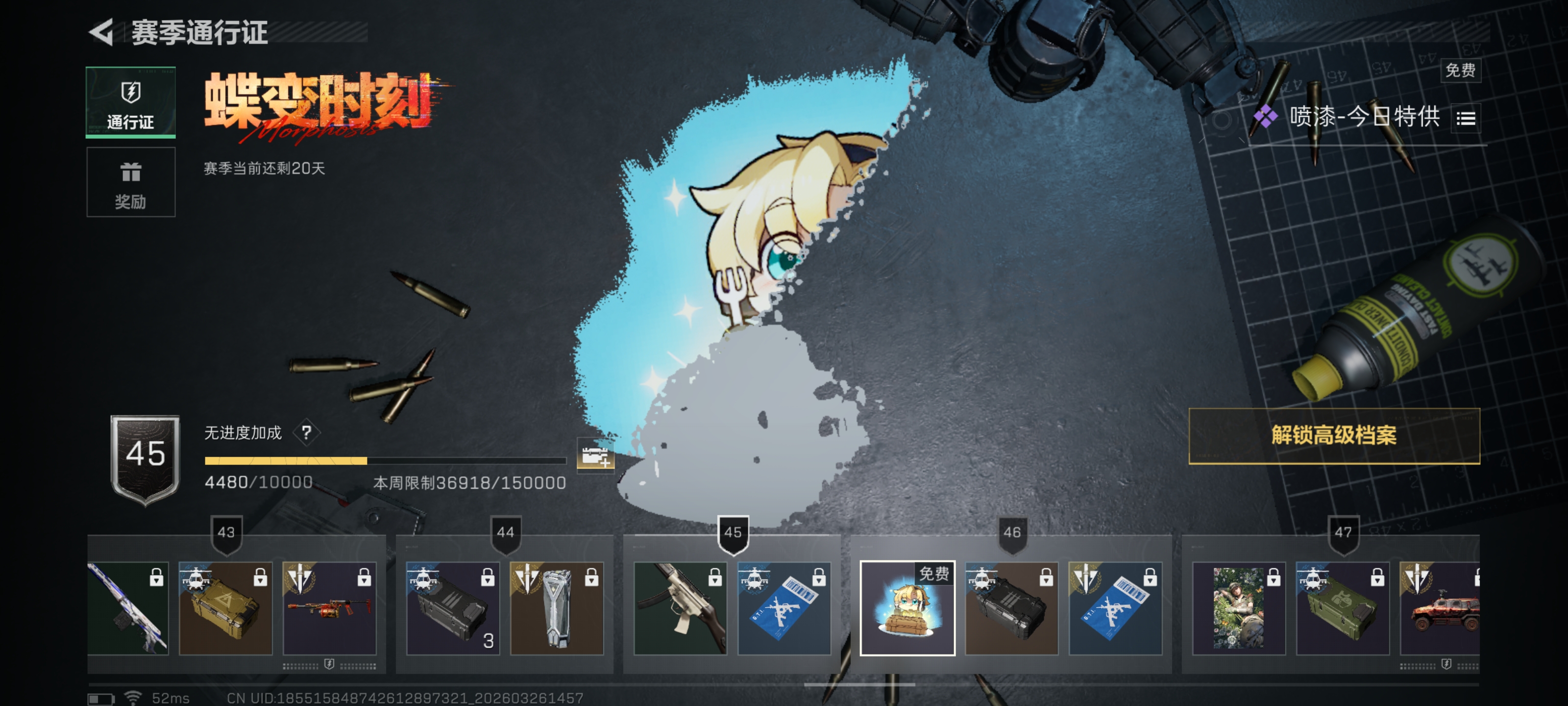Screen dimensions: 1568x706
Task: Pick the silver weapon charm reward
Action: [x=556, y=608]
